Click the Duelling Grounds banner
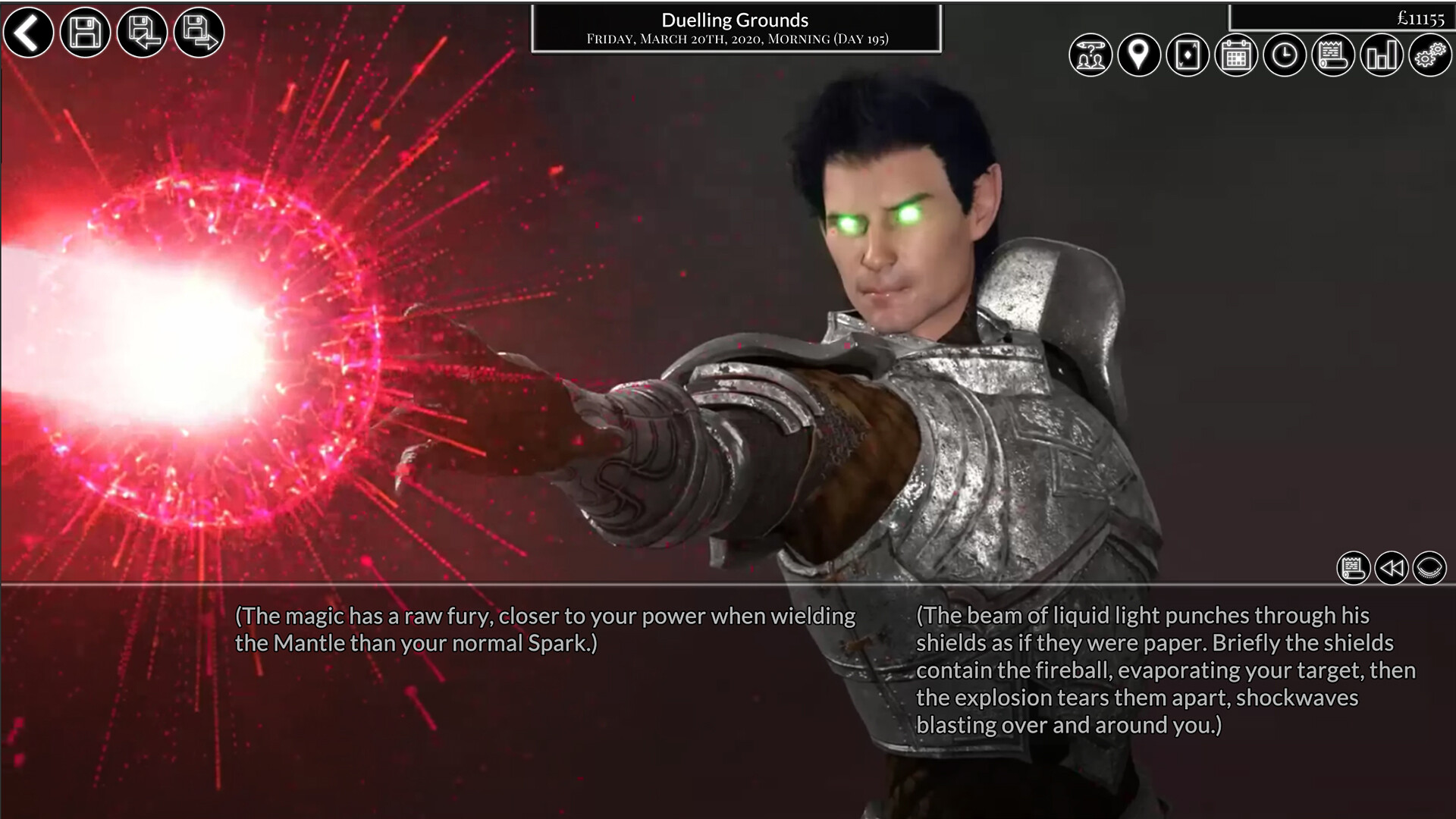 pyautogui.click(x=734, y=20)
